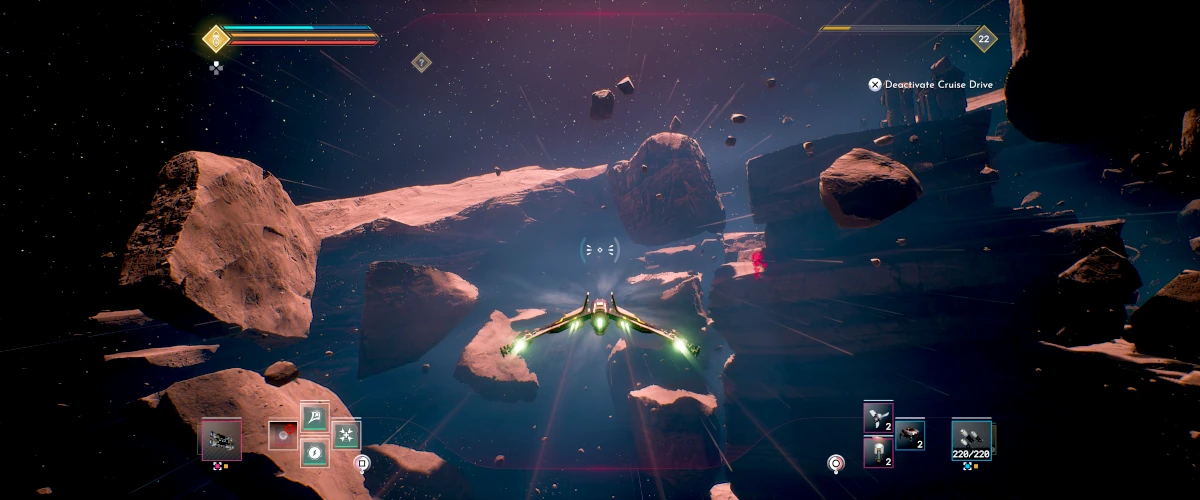Click the level 22 diamond badge
The height and width of the screenshot is (500, 1200).
pyautogui.click(x=984, y=39)
